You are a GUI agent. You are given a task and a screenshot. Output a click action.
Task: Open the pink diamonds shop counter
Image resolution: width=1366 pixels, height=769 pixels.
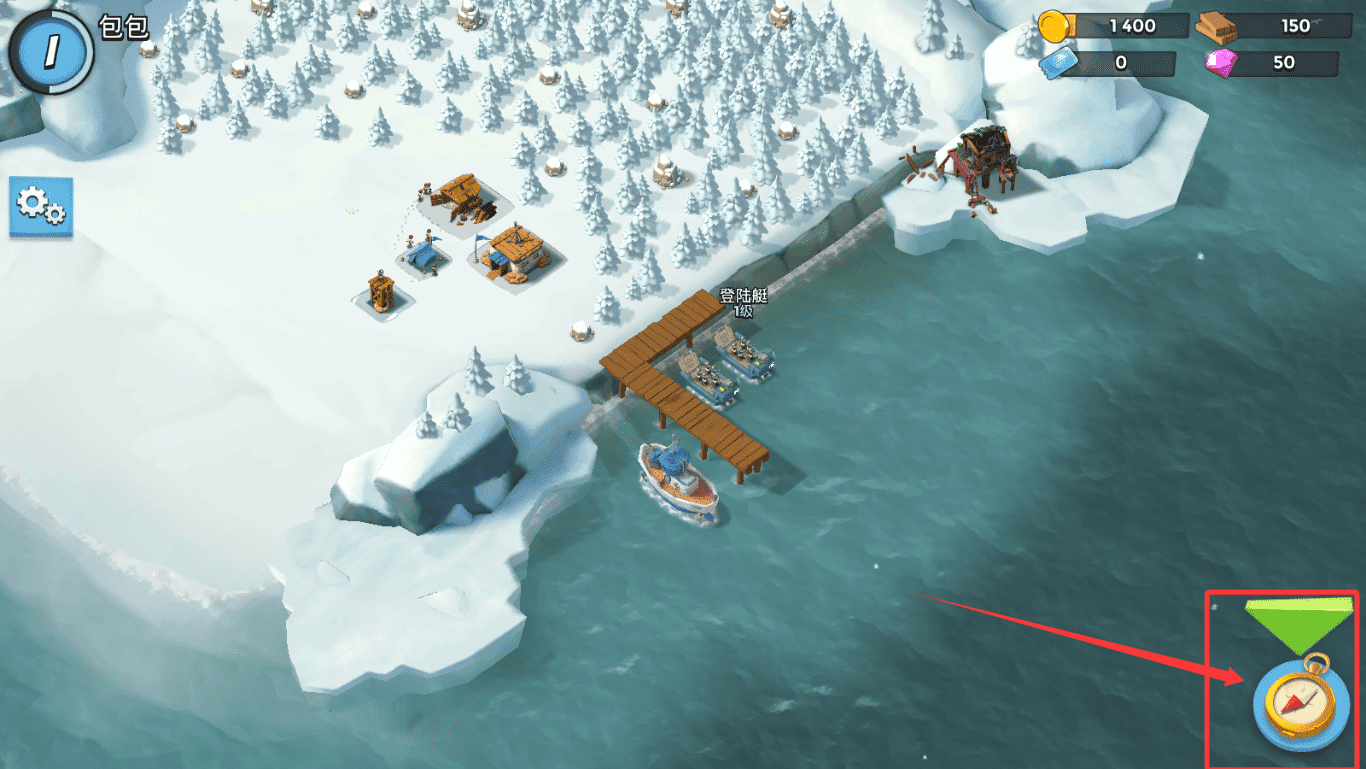coord(1272,63)
